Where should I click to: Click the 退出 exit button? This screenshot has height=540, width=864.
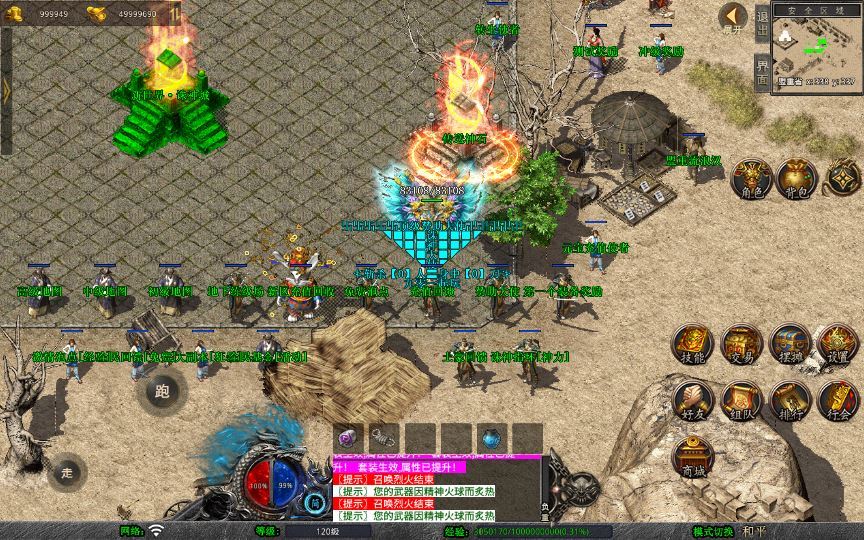point(762,24)
